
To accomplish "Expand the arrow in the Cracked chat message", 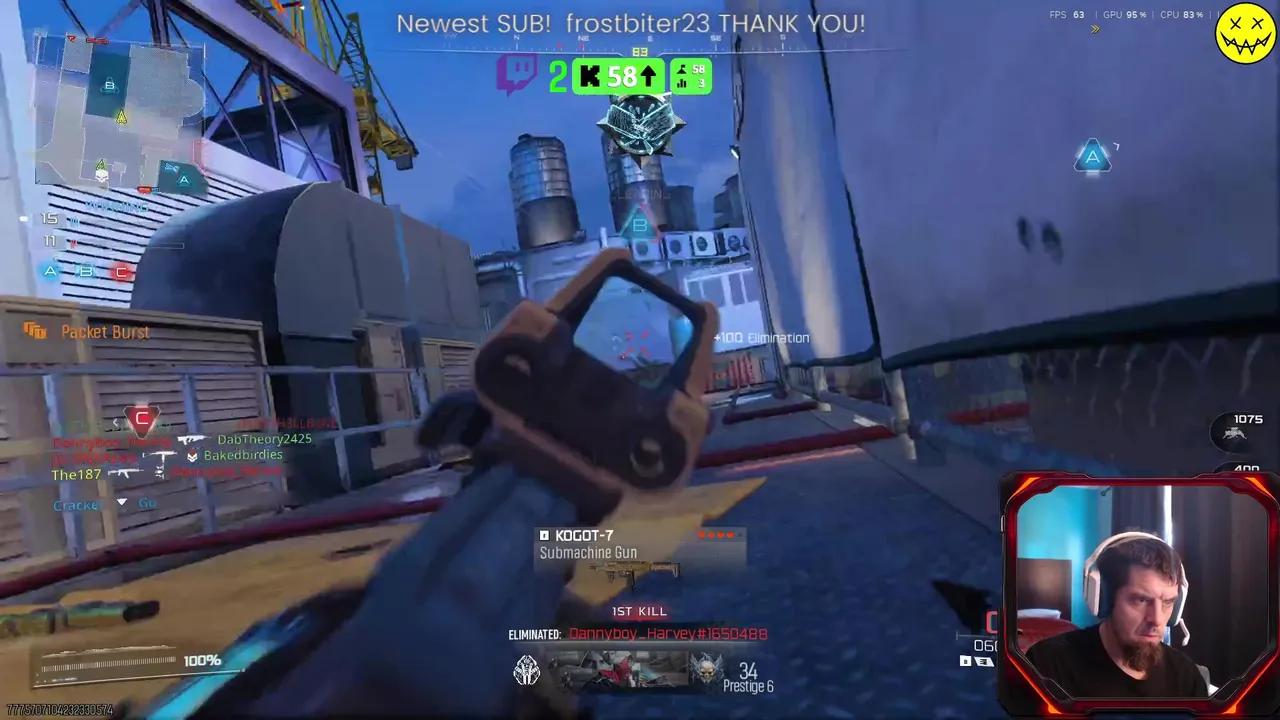I will (x=121, y=502).
